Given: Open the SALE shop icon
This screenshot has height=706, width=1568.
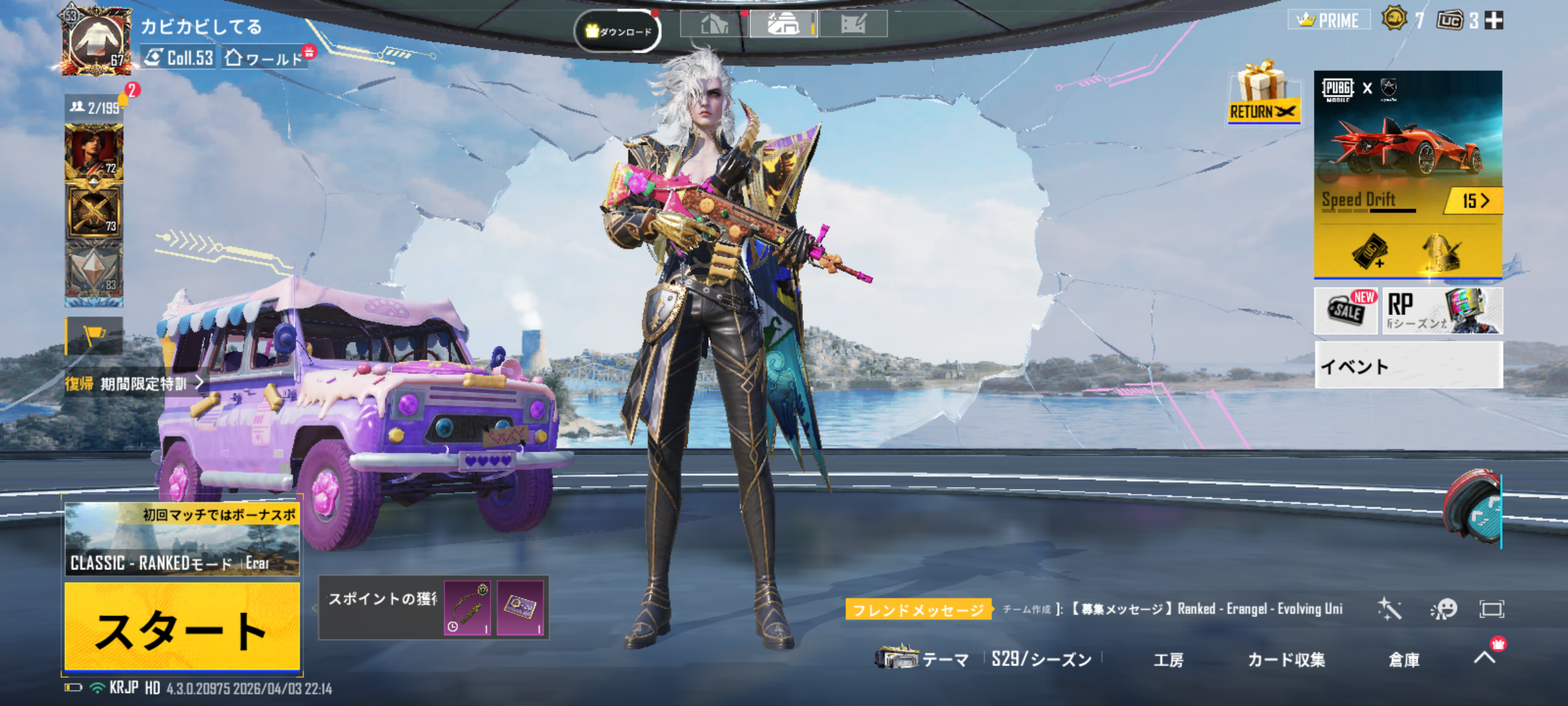Looking at the screenshot, I should pos(1346,311).
